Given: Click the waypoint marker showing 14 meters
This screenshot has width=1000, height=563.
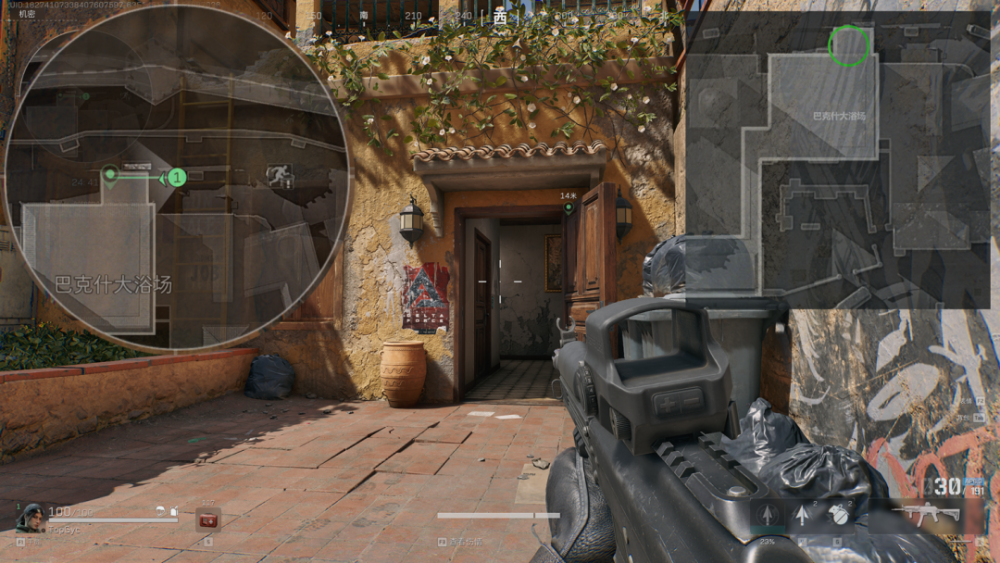Looking at the screenshot, I should [x=569, y=208].
